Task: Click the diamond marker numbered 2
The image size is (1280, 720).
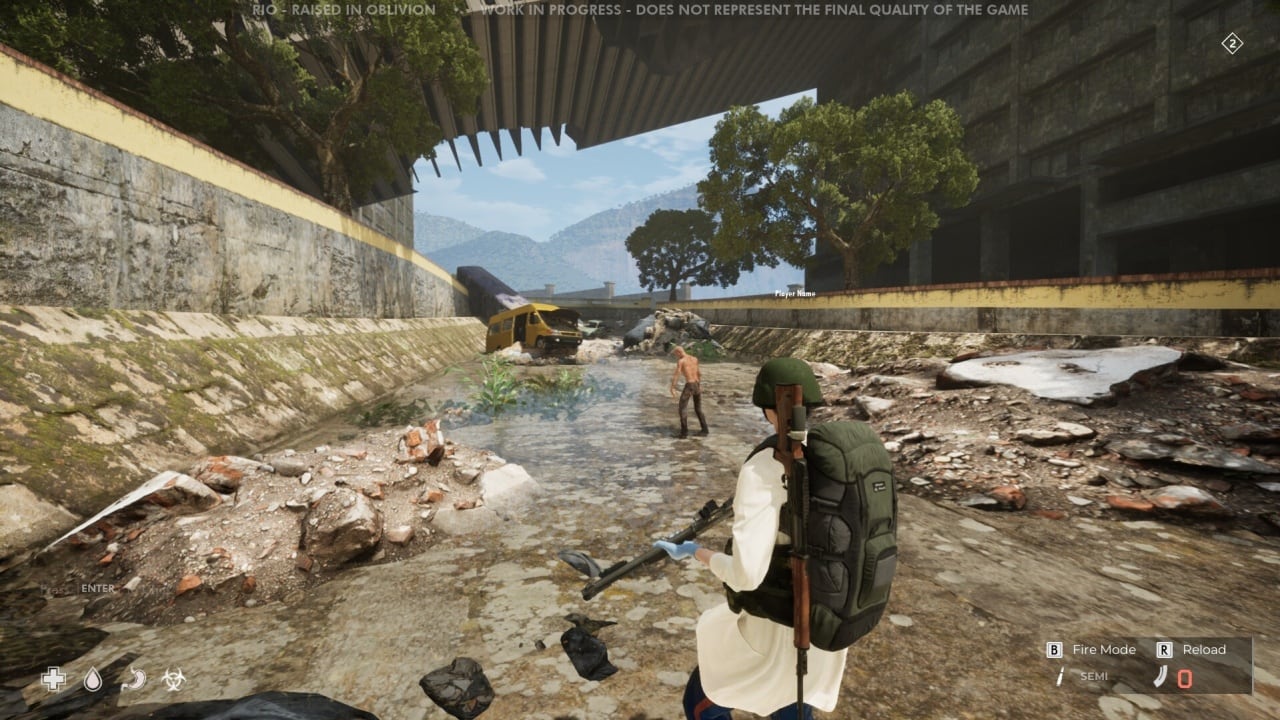Action: click(x=1232, y=43)
